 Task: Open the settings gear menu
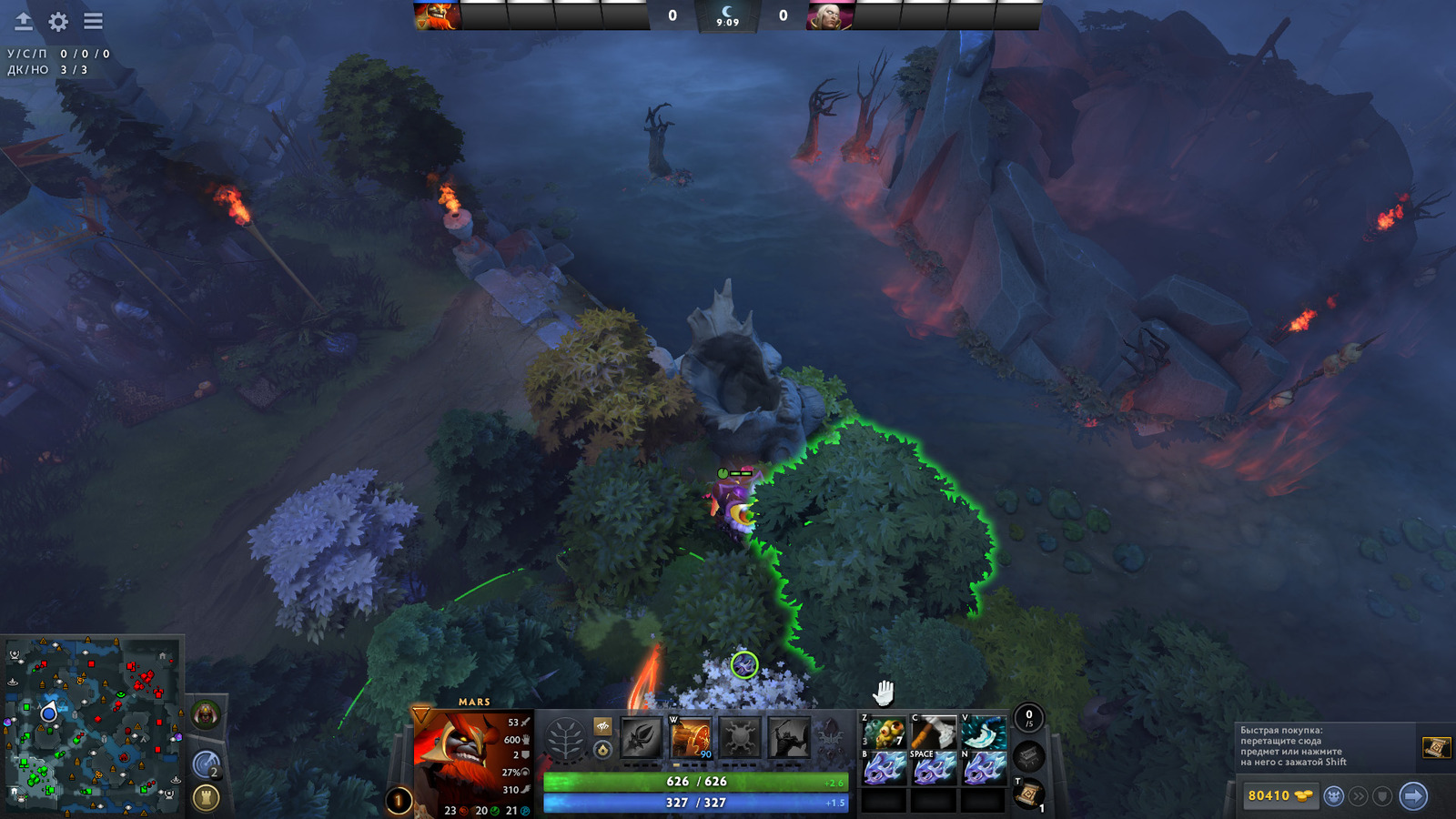58,21
